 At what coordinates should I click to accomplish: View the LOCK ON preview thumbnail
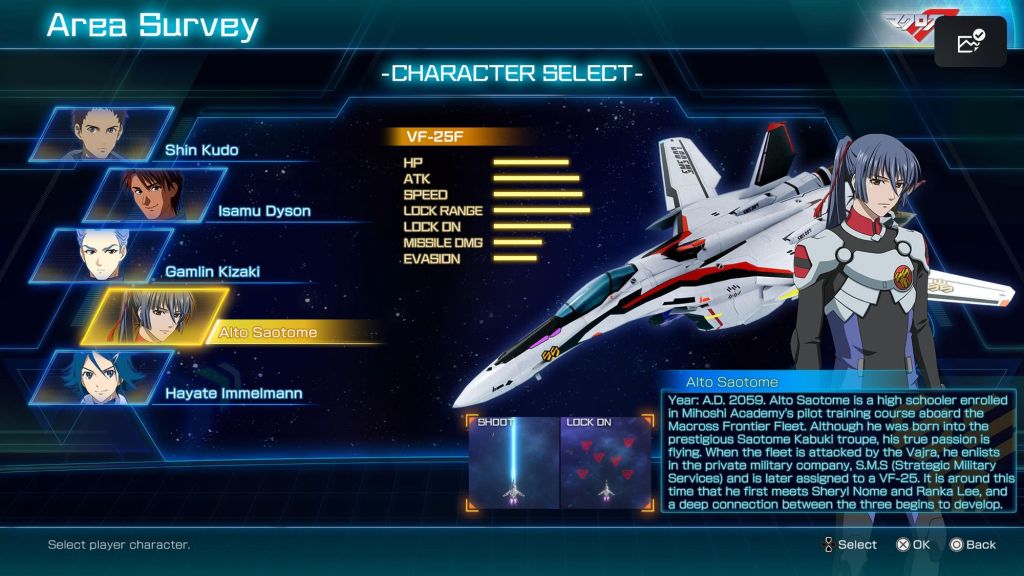(x=605, y=462)
